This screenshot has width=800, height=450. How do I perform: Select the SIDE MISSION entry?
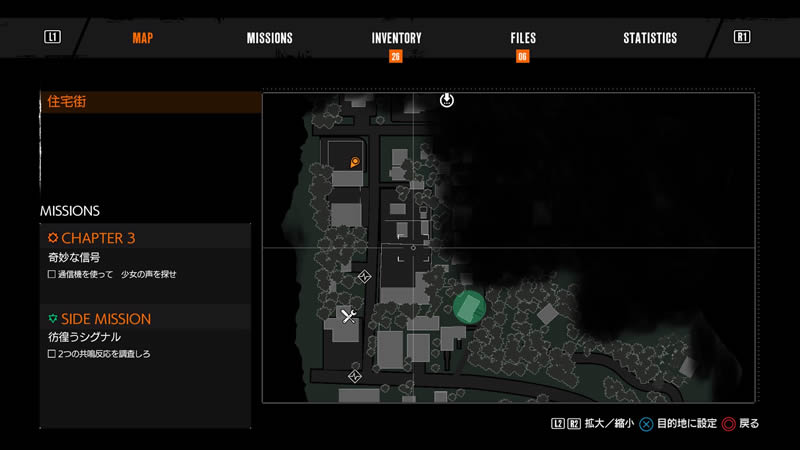(x=106, y=318)
